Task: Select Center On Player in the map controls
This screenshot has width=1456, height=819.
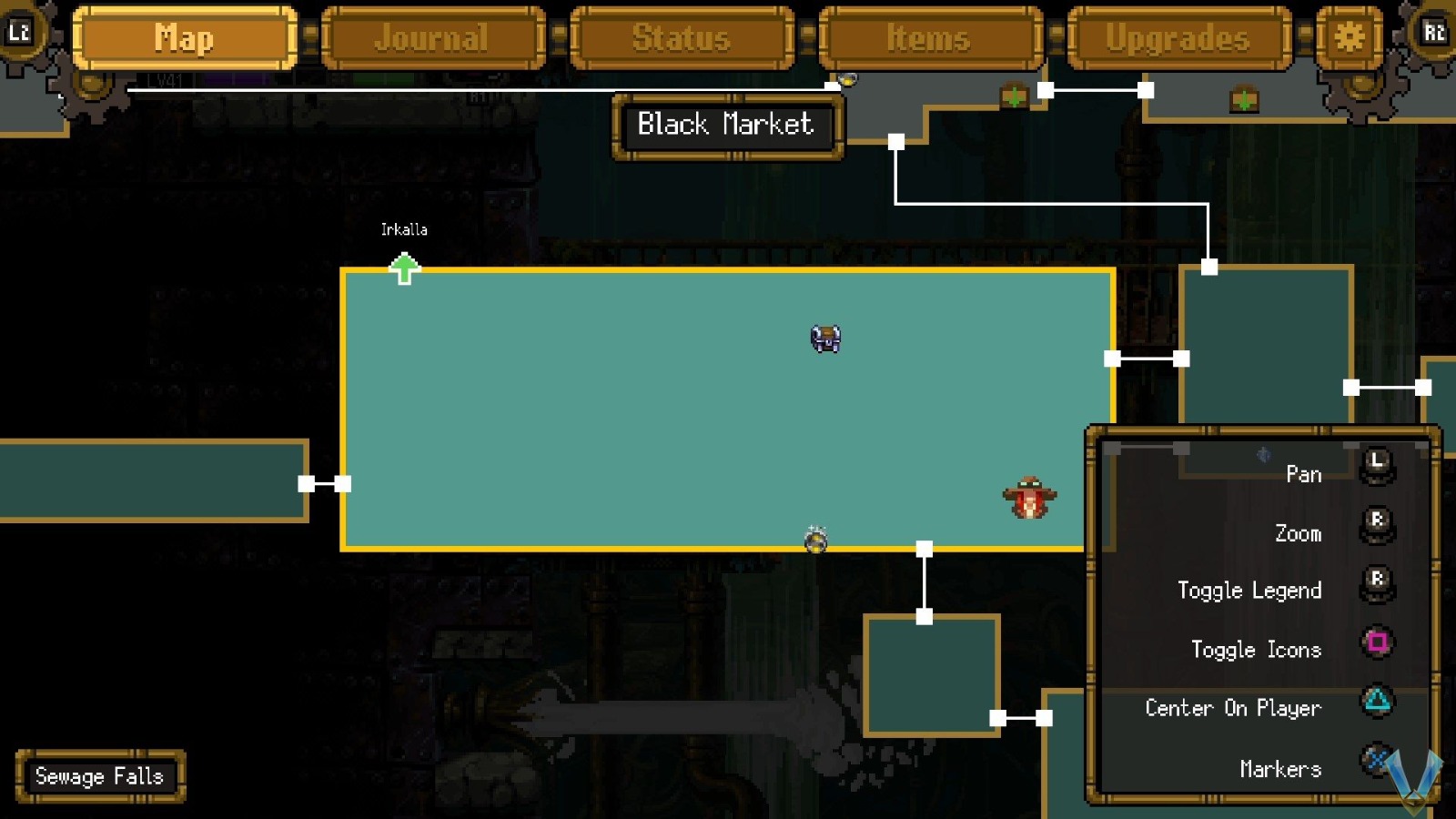Action: click(1234, 708)
